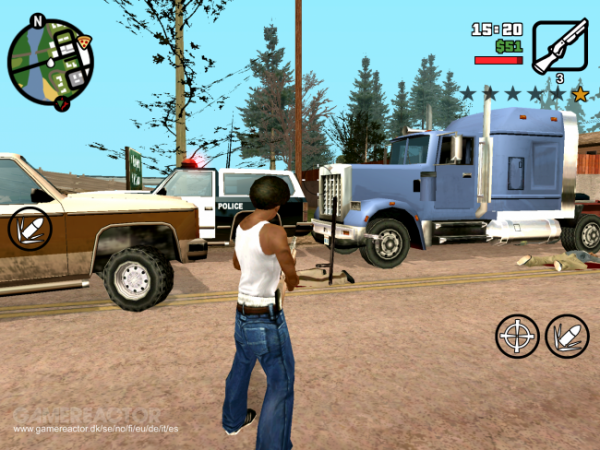The height and width of the screenshot is (450, 600).
Task: Switch weapon via the shotgun icon
Action: point(559,45)
